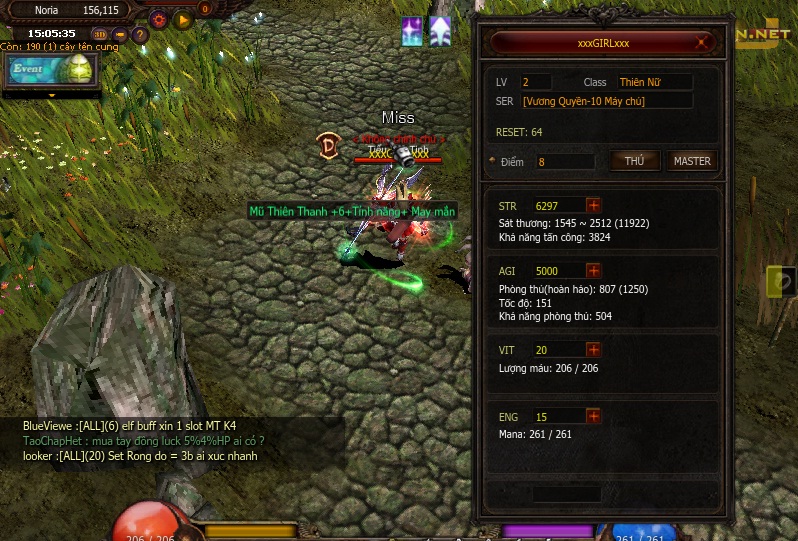Increase ENG with the plus button
The width and height of the screenshot is (798, 541).
point(593,416)
